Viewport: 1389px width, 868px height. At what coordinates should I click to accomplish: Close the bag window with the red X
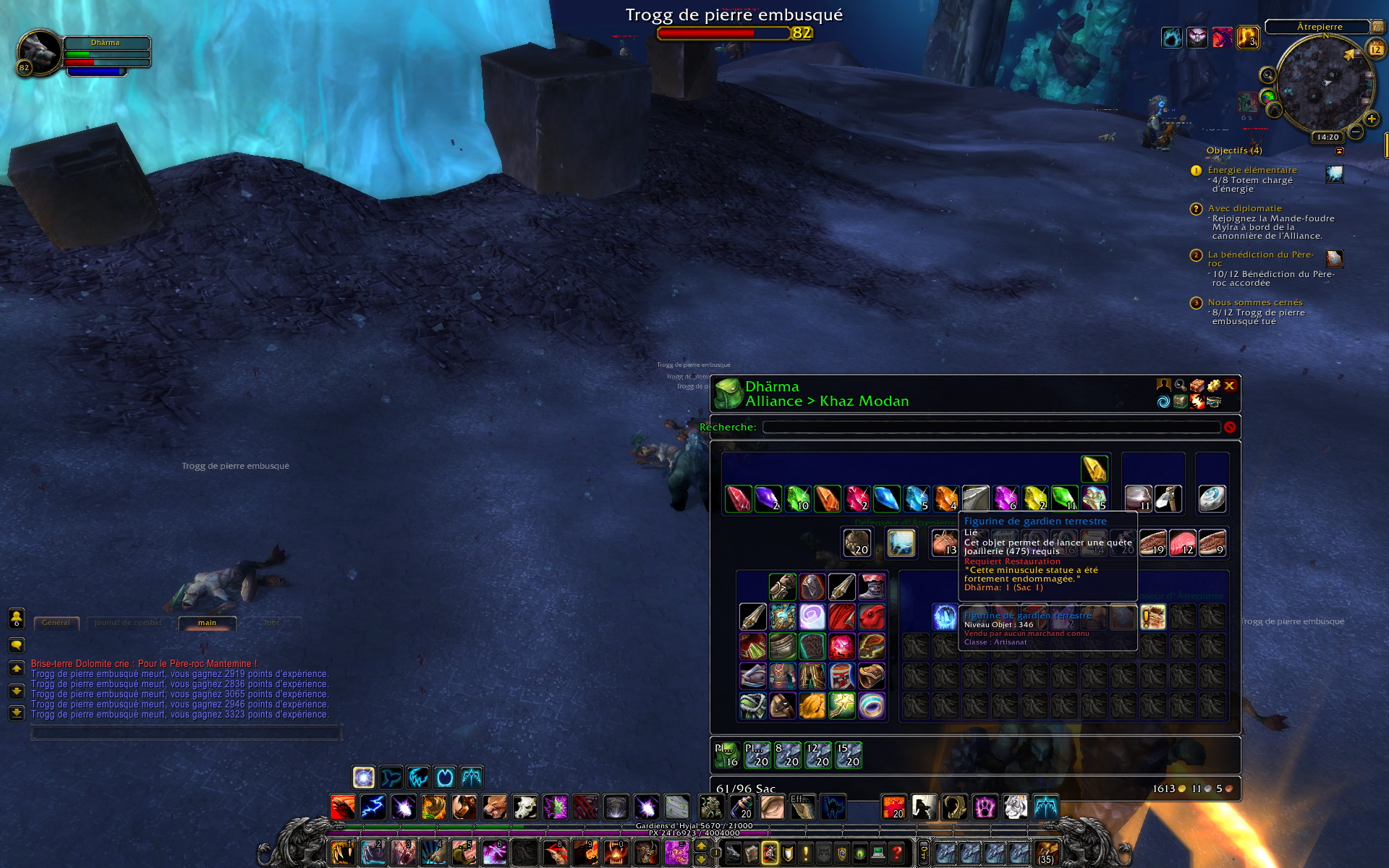[1229, 386]
